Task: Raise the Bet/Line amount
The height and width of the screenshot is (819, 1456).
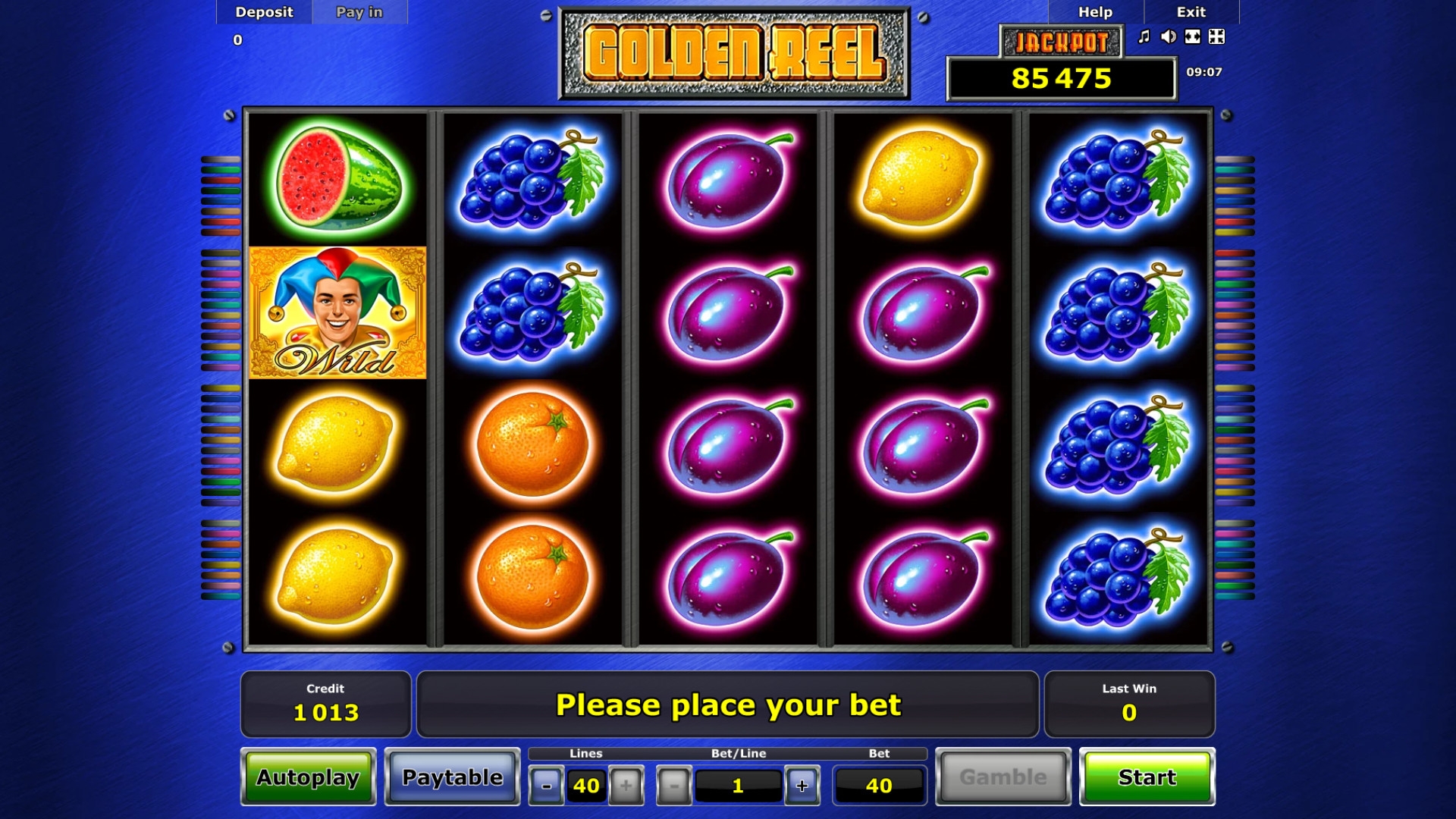Action: pos(802,786)
